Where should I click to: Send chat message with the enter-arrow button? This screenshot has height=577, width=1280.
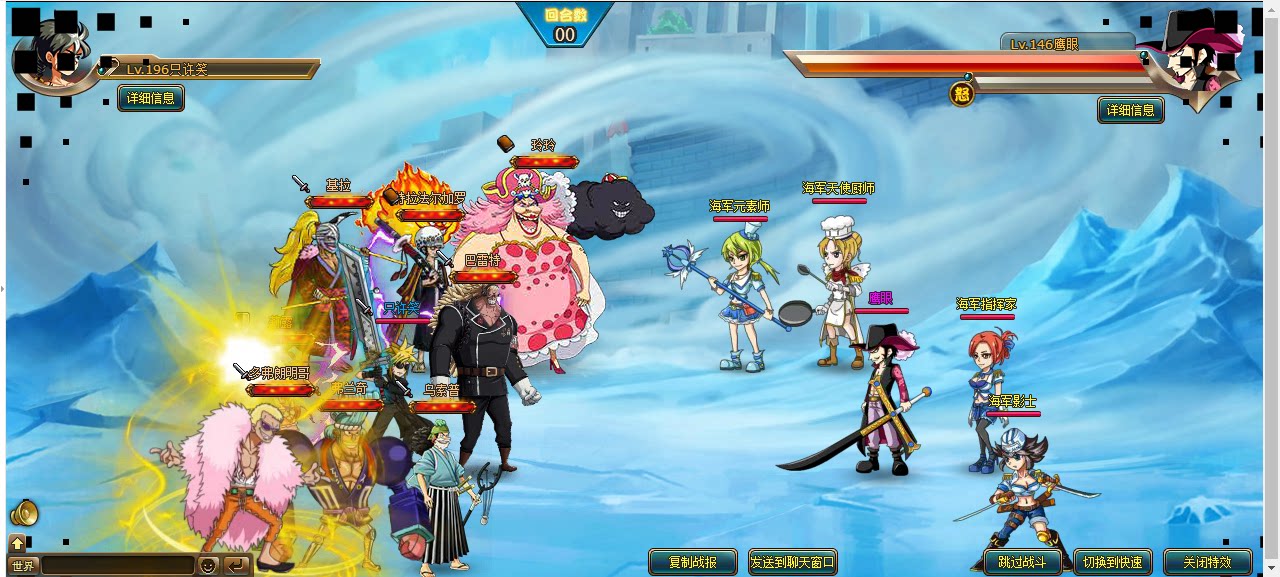click(236, 566)
